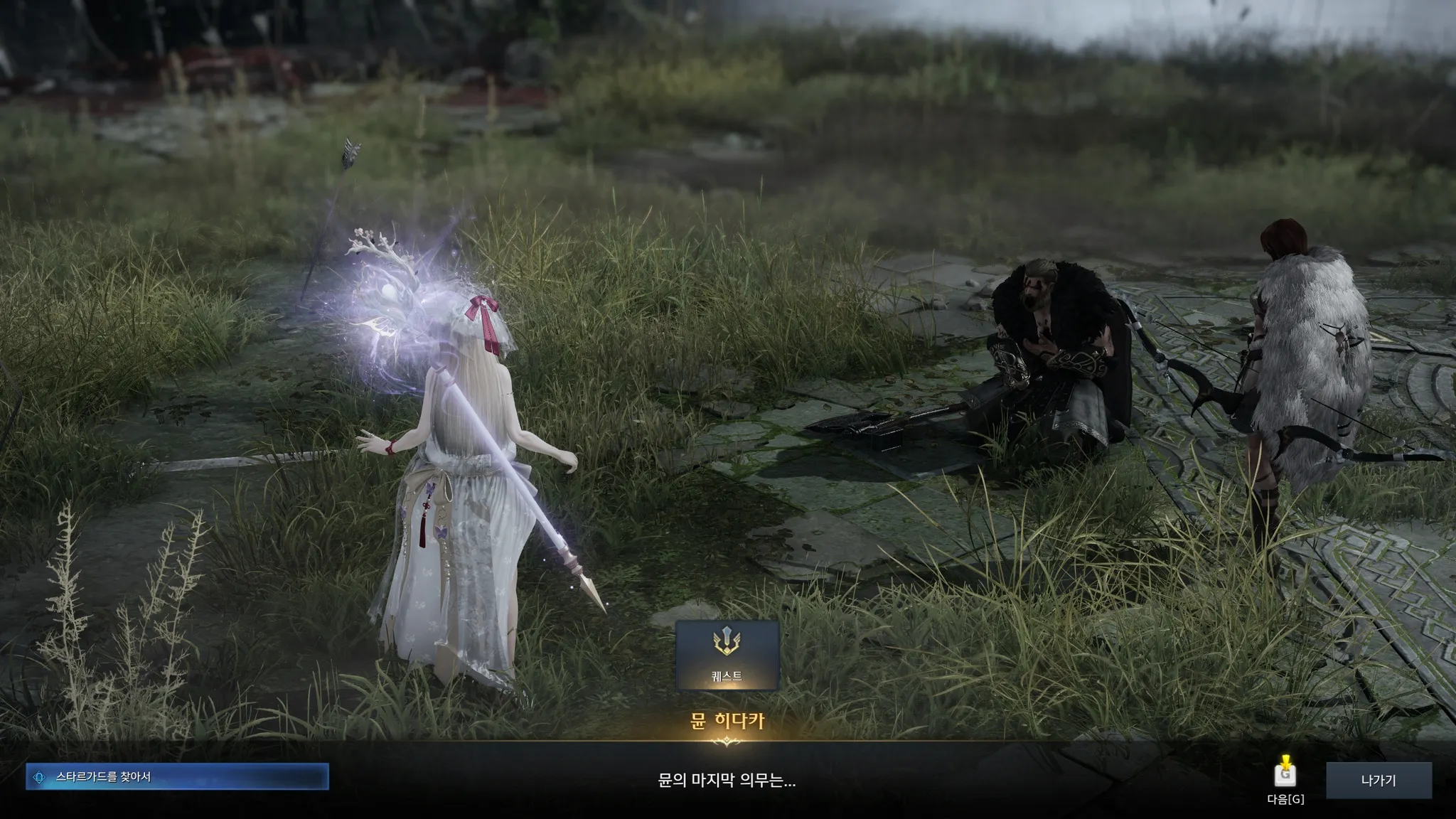The image size is (1456, 819).
Task: Click the 나가기 exit button
Action: tap(1379, 780)
